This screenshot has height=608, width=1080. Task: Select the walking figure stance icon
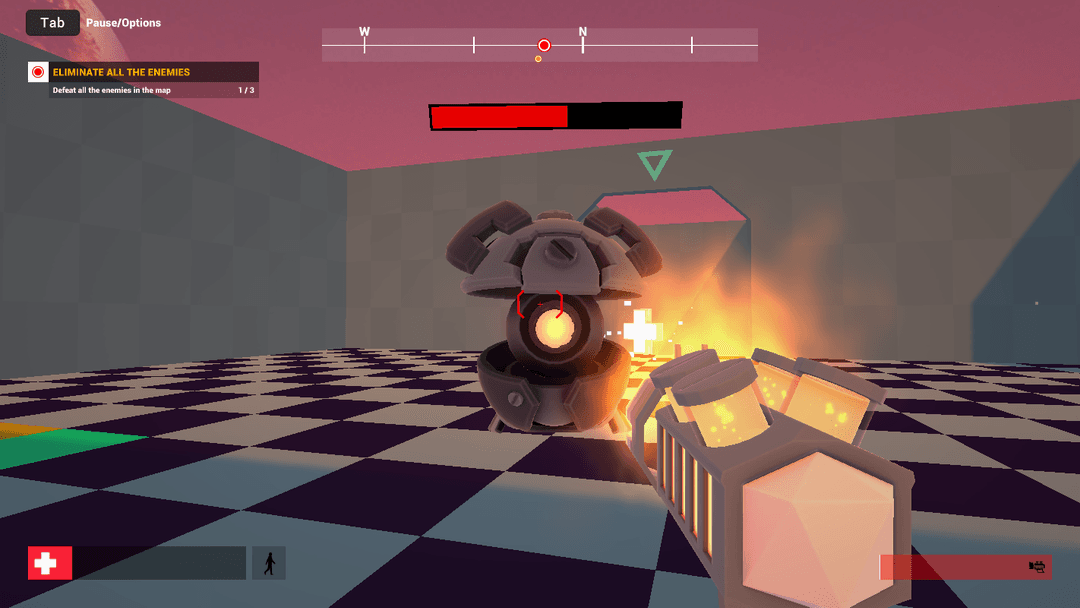tap(269, 563)
